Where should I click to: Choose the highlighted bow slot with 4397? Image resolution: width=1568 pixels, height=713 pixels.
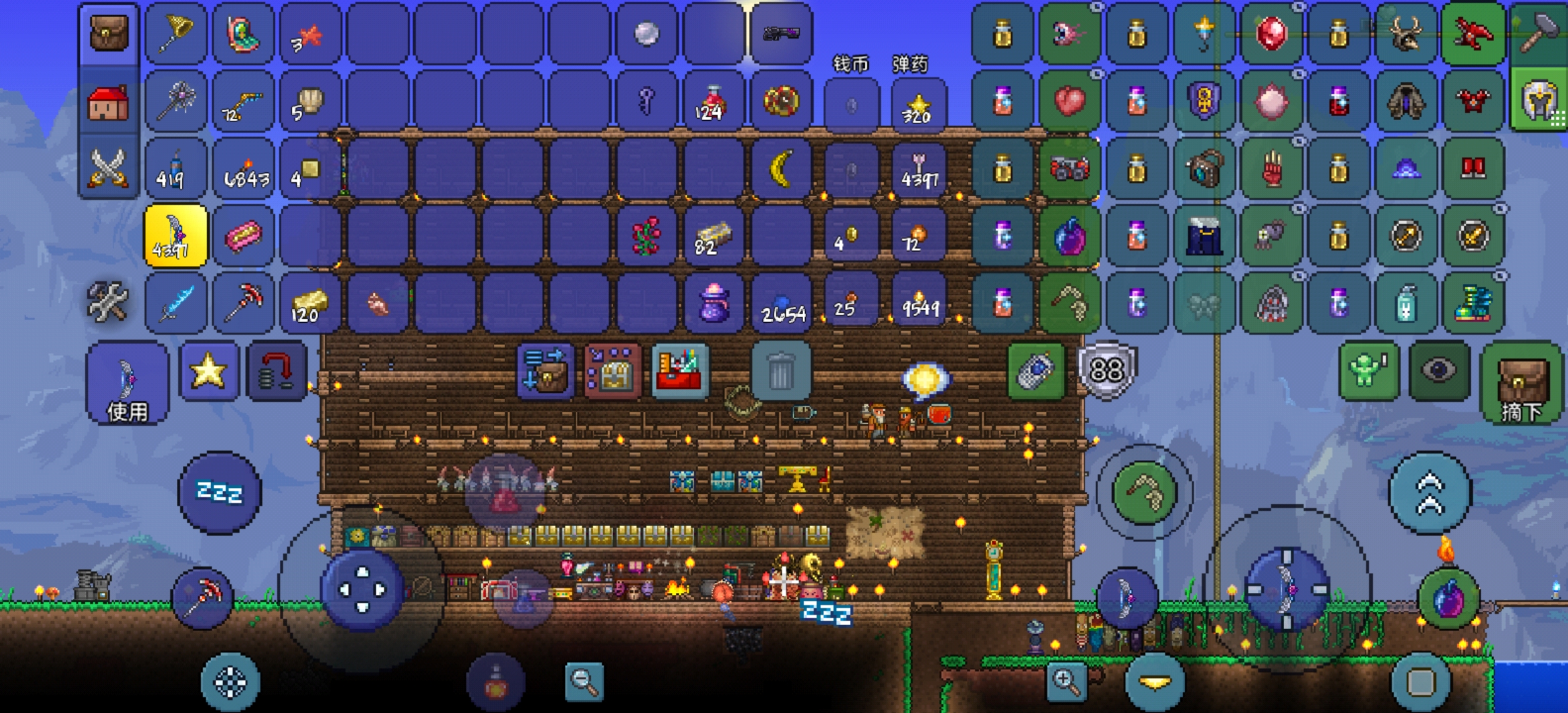click(176, 236)
